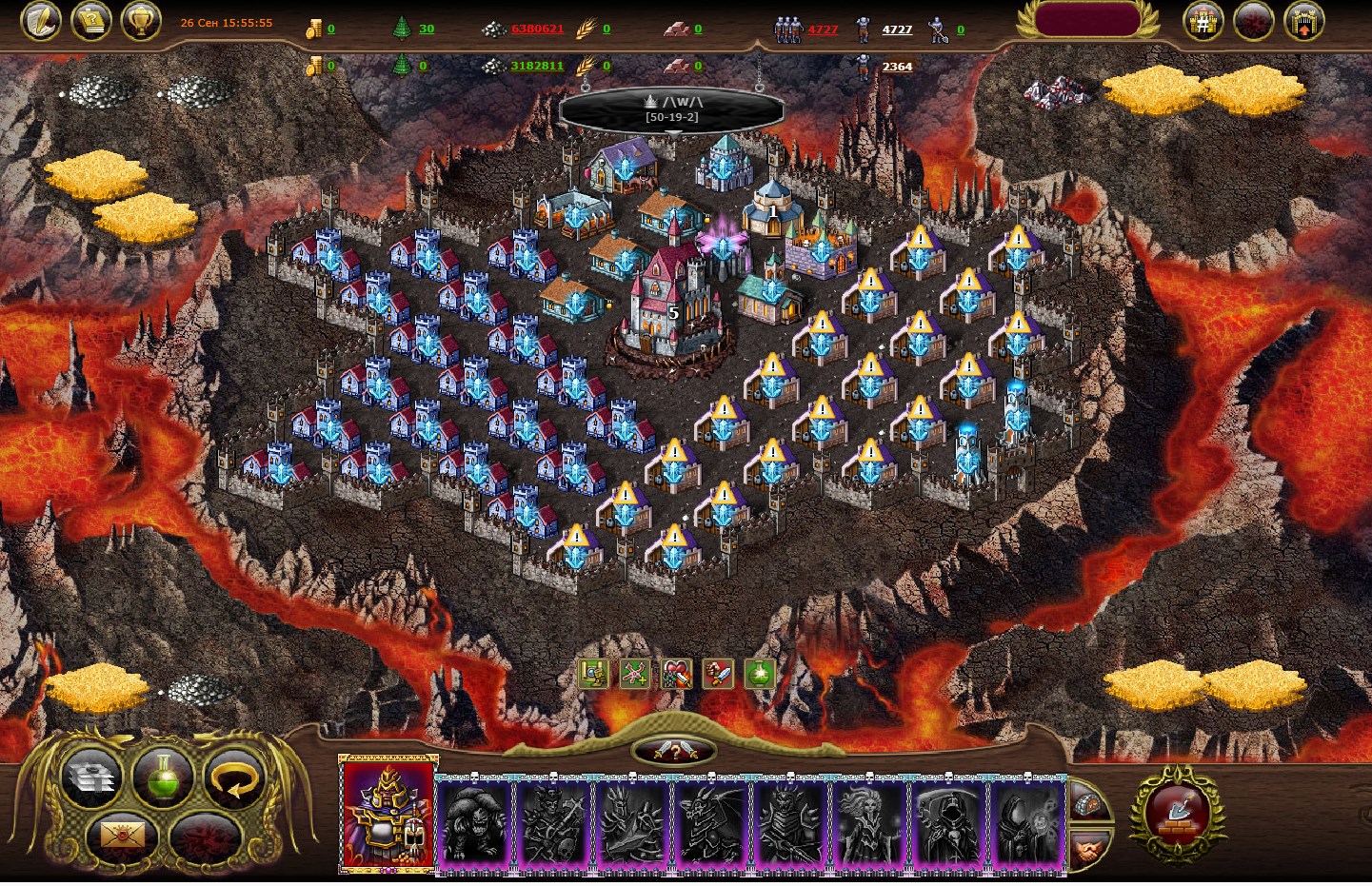Open the question mark help book
The width and height of the screenshot is (1372, 886).
click(90, 21)
